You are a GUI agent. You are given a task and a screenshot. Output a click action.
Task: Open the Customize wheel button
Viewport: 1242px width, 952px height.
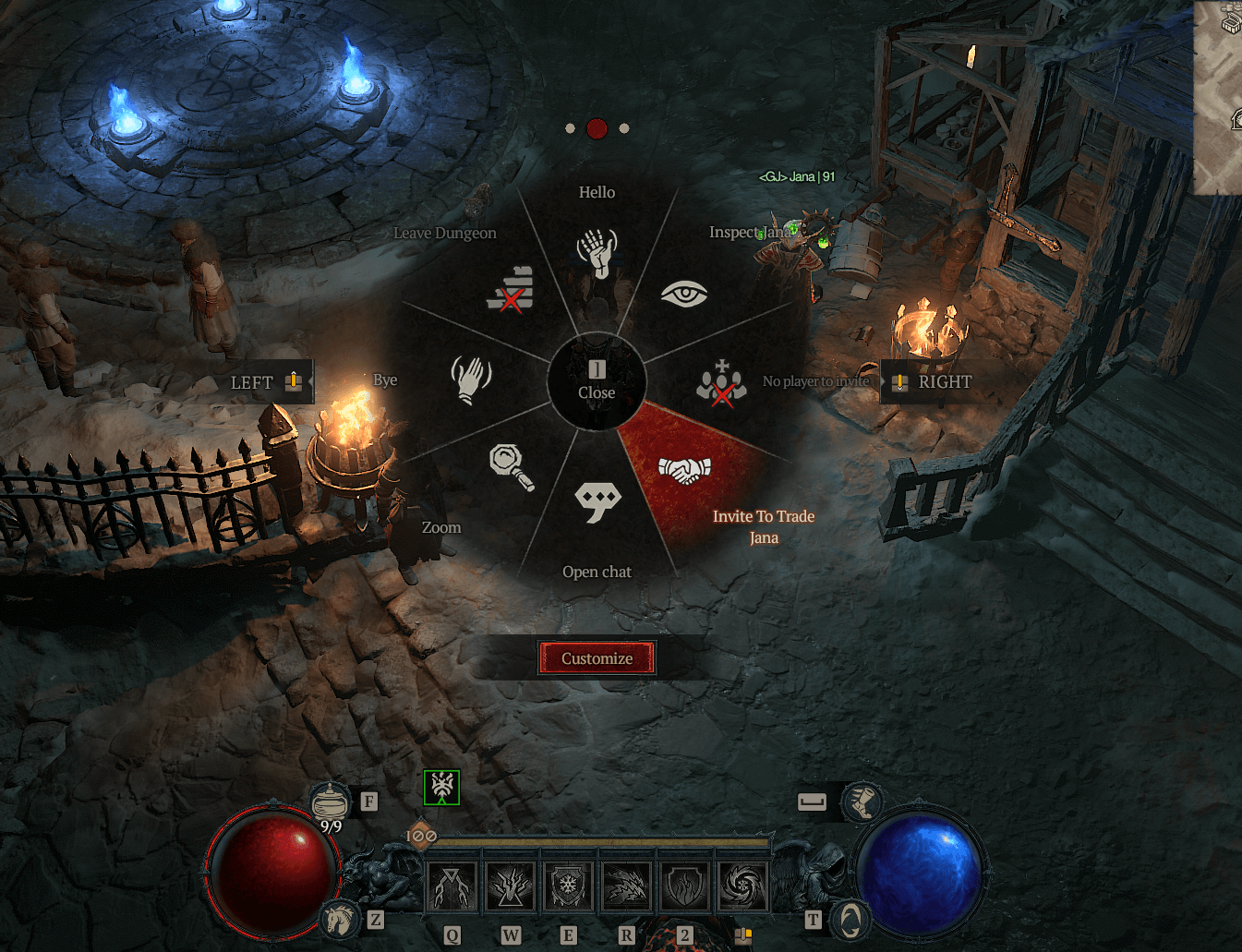(x=597, y=658)
